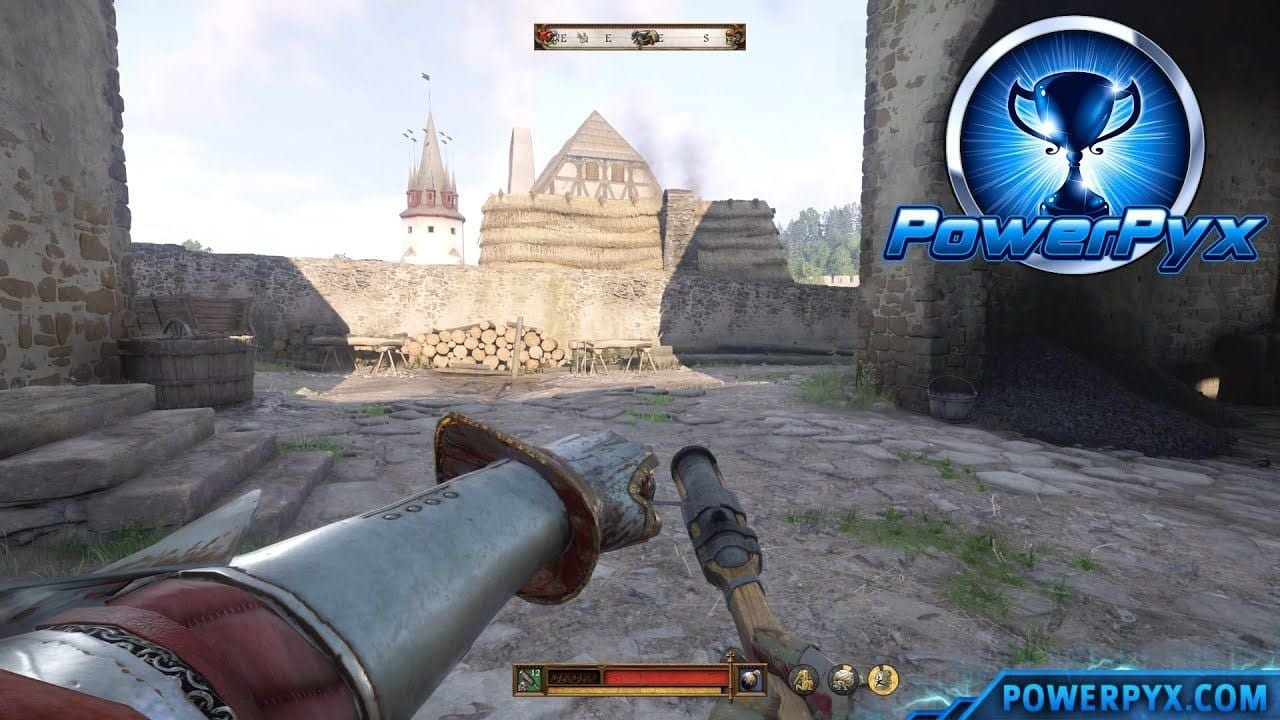The image size is (1280, 720).
Task: Toggle the rightmost gold coin buff icon
Action: [881, 678]
